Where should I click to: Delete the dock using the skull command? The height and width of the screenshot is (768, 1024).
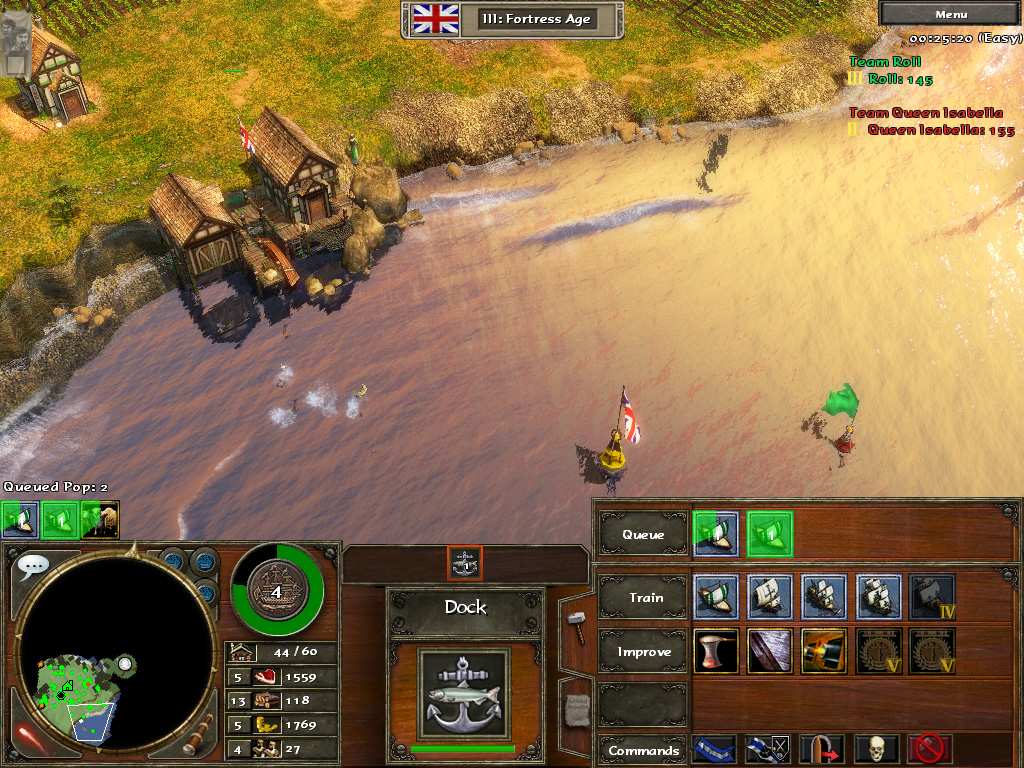point(876,749)
